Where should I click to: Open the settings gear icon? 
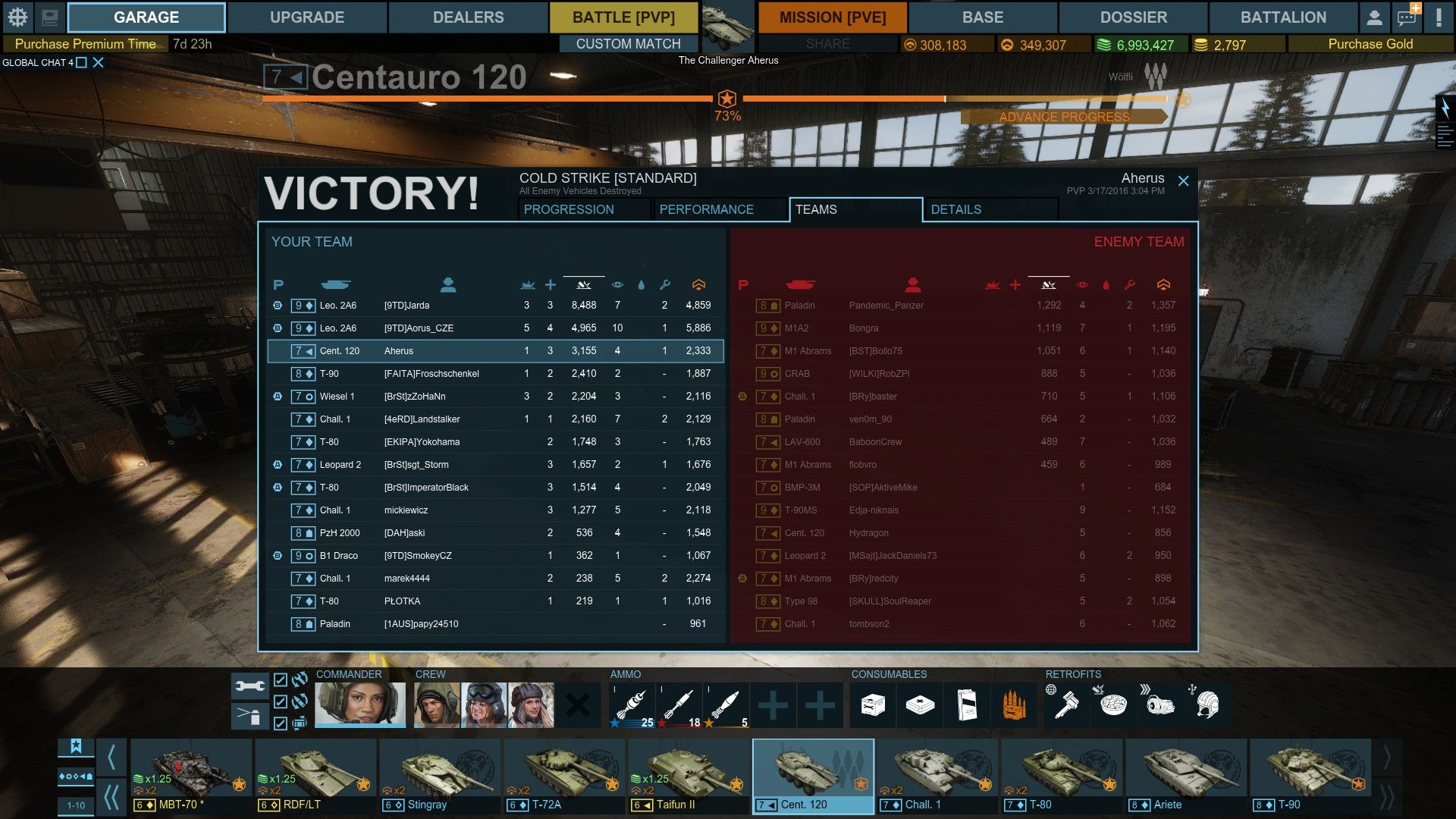pos(17,17)
